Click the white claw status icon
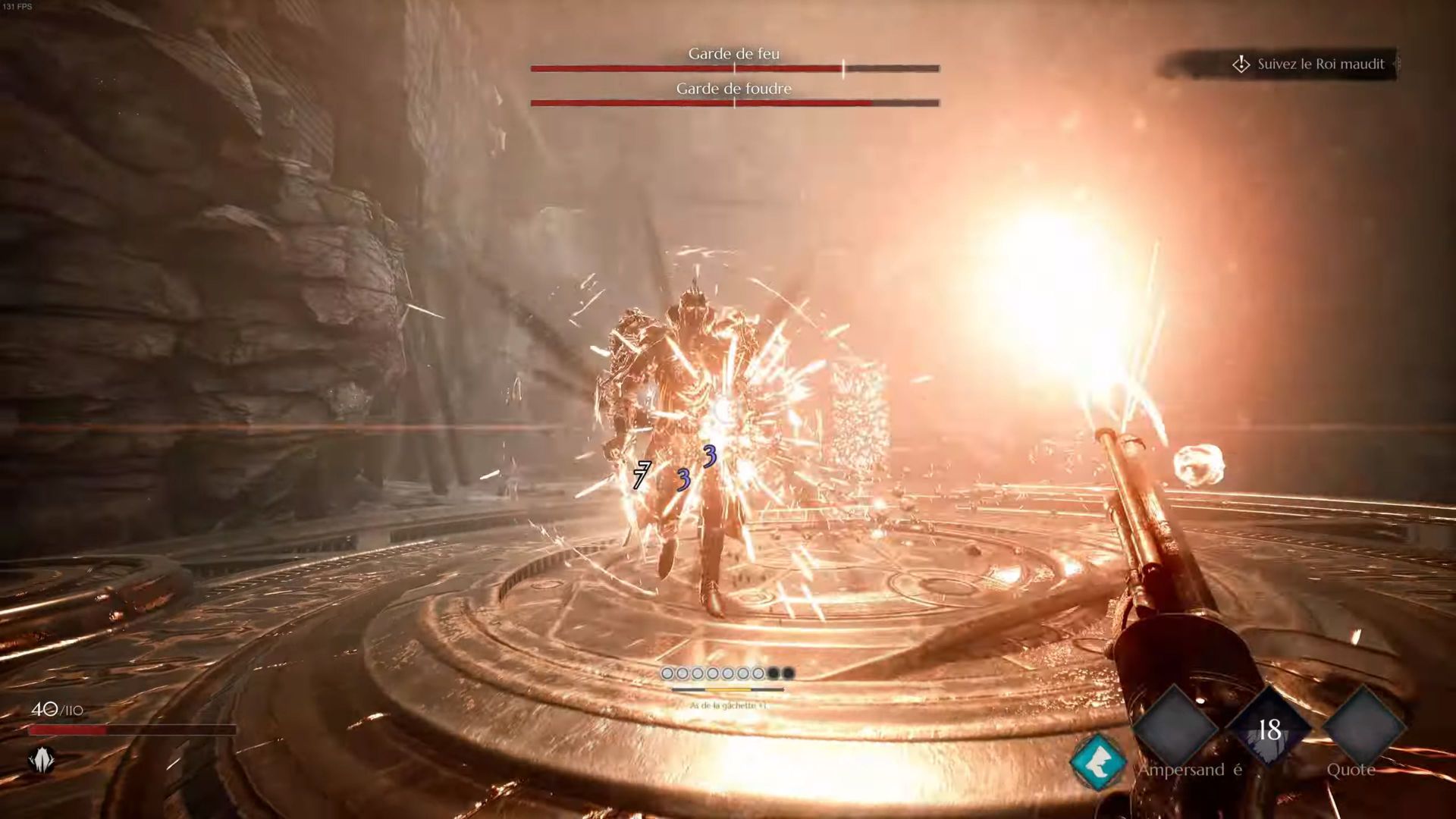Screen dimensions: 1456x819 [42, 759]
